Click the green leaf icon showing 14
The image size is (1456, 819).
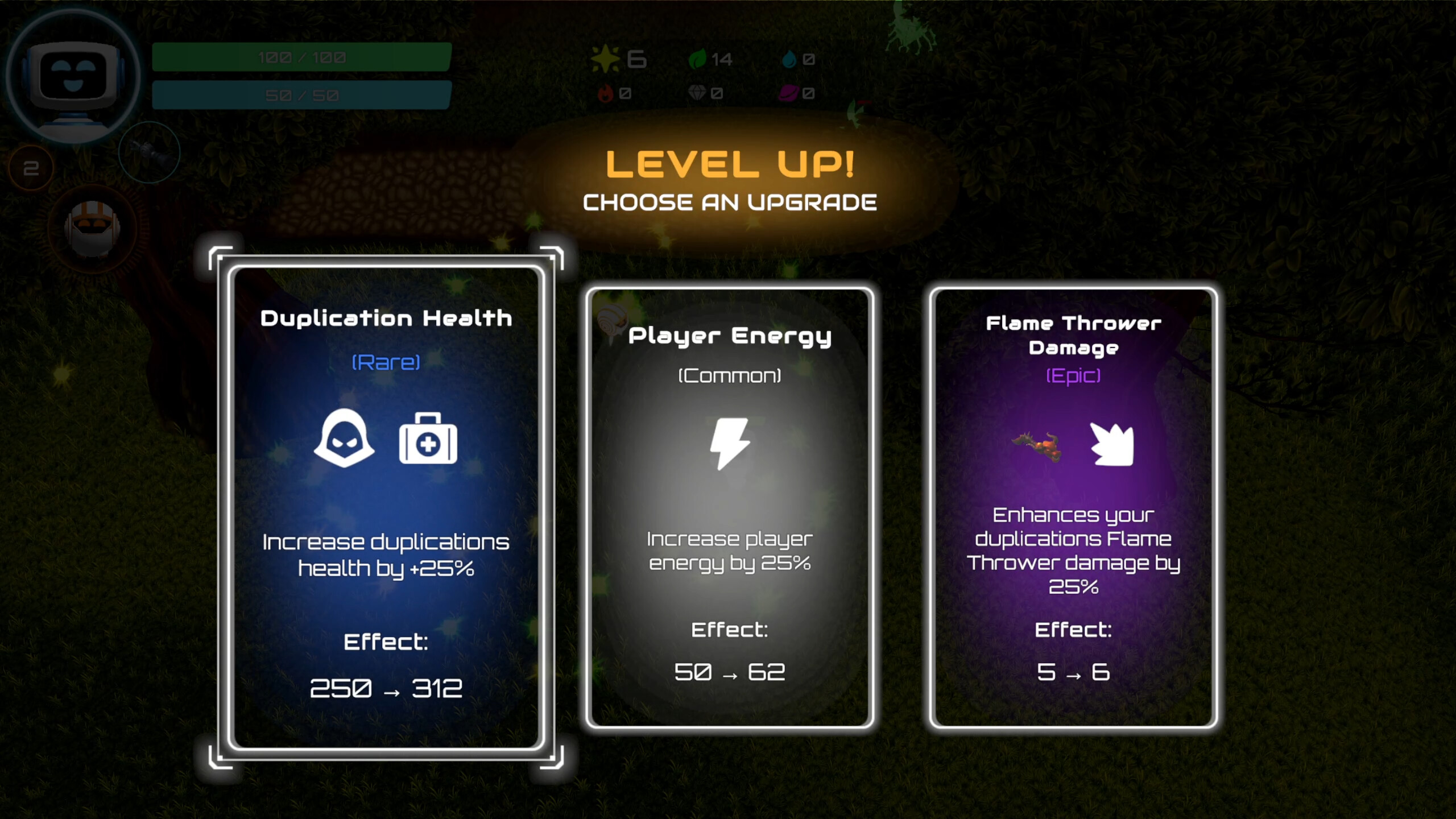[x=698, y=57]
